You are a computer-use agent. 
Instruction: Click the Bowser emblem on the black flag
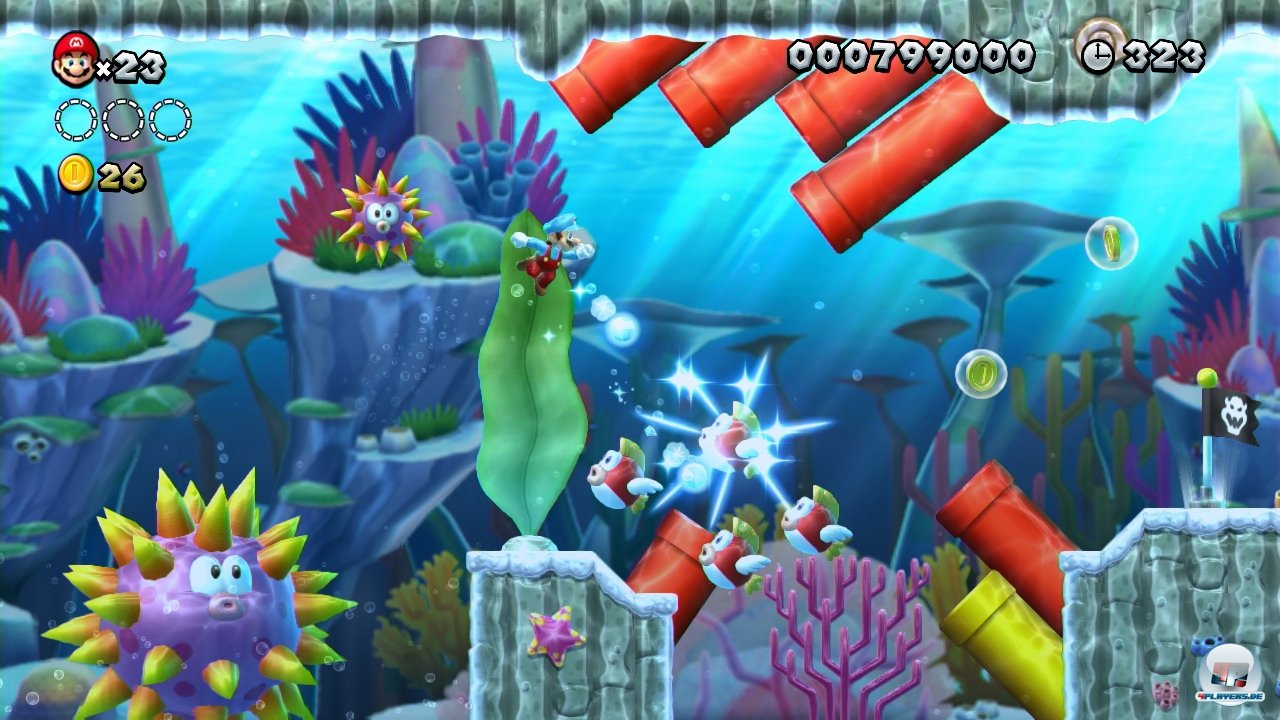[x=1237, y=415]
